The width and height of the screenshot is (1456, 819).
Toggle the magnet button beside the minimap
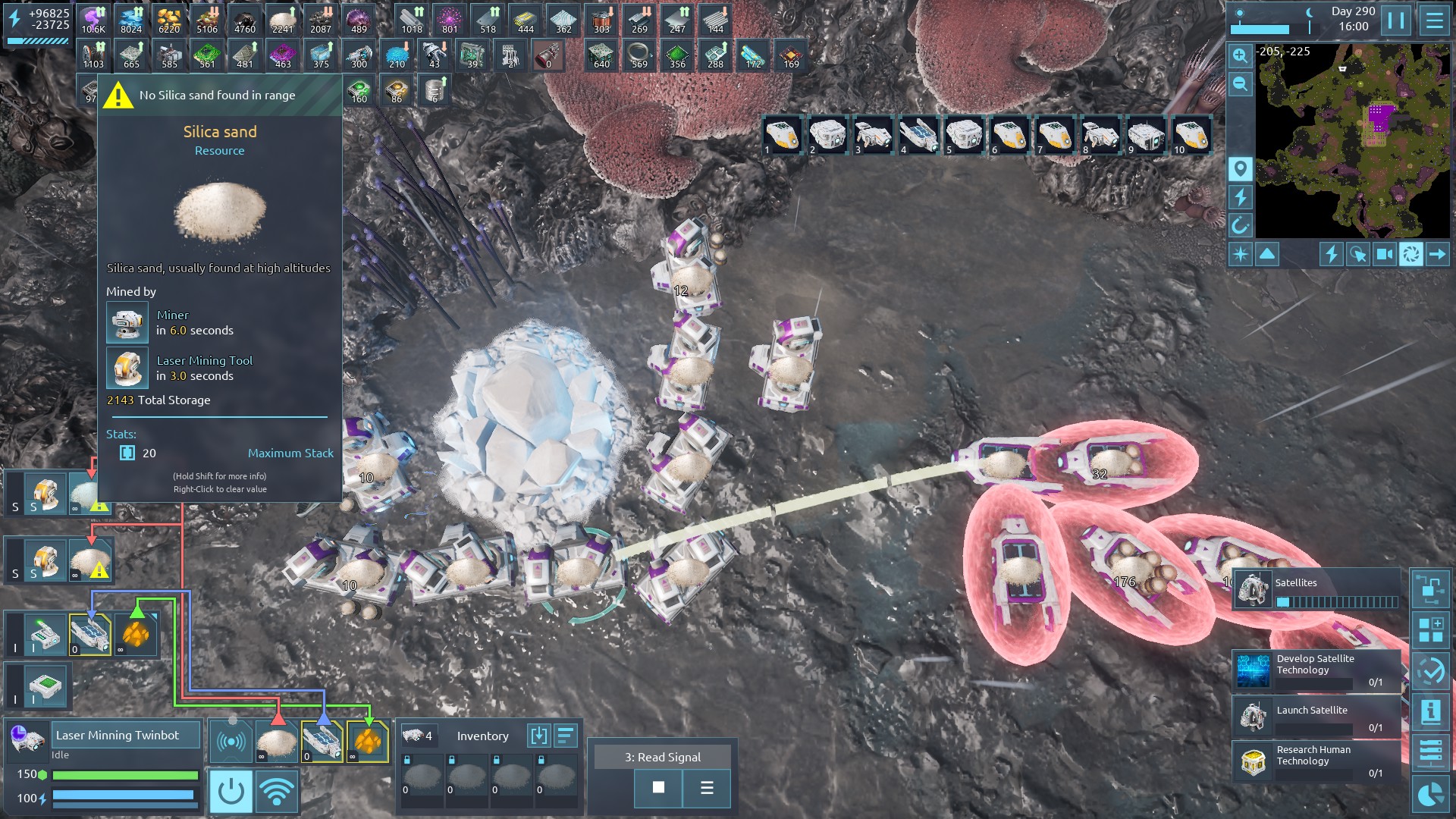tap(1240, 225)
